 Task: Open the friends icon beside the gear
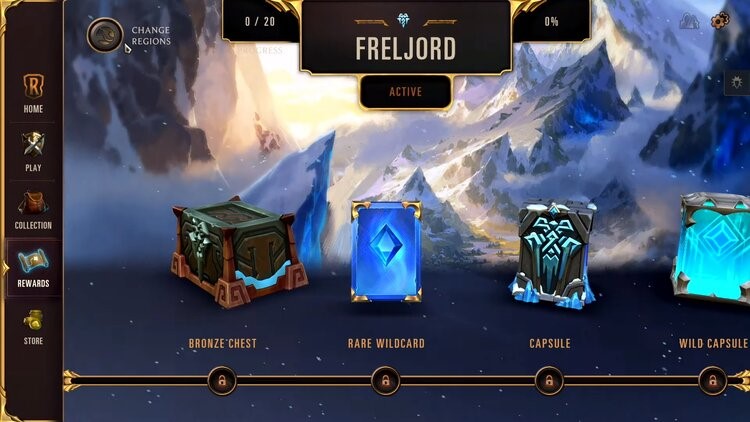tap(689, 21)
